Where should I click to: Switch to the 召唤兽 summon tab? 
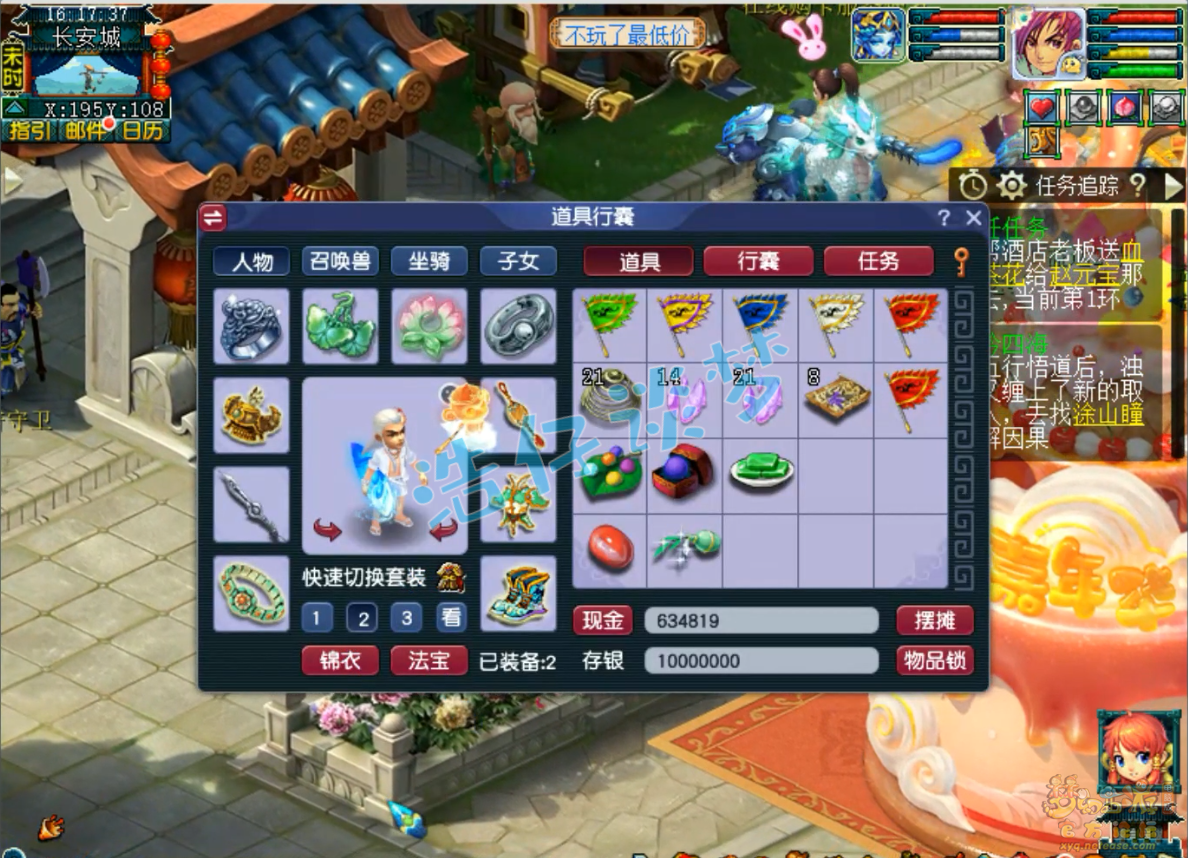pyautogui.click(x=340, y=261)
